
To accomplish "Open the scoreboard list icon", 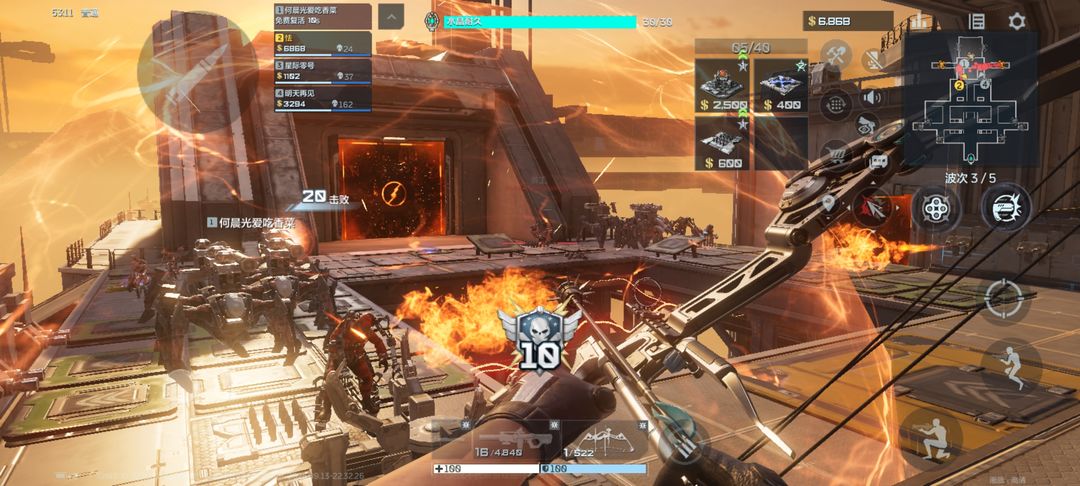I will [977, 21].
